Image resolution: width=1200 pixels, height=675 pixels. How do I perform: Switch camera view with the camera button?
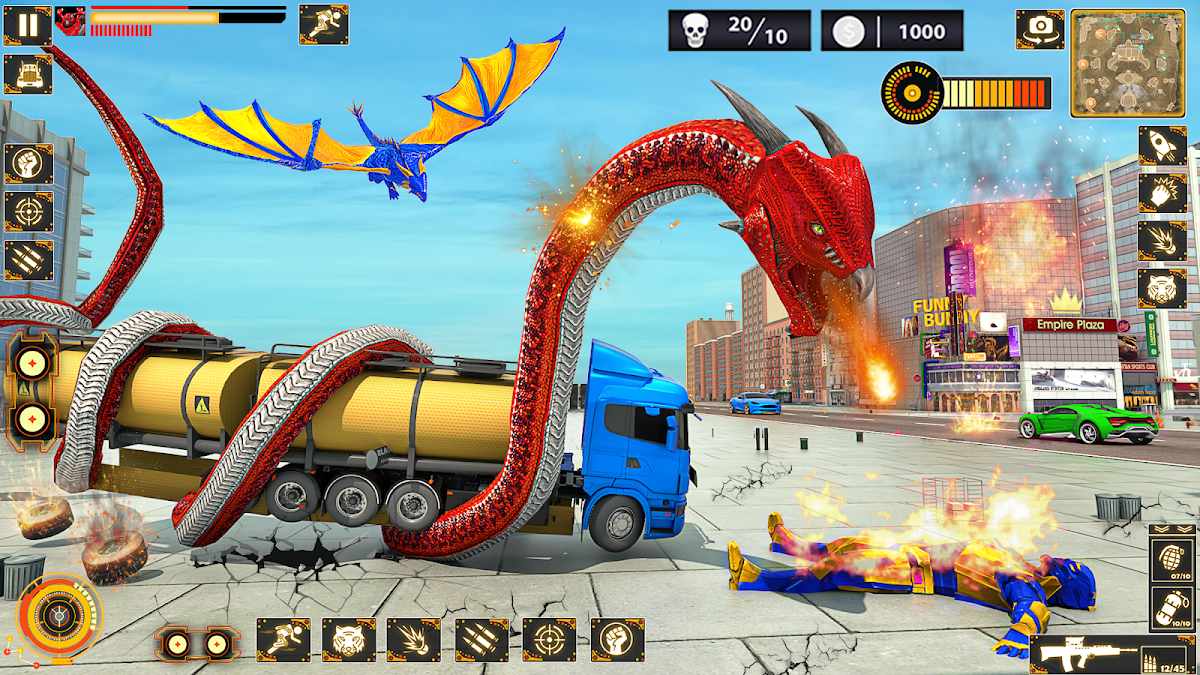point(1039,30)
